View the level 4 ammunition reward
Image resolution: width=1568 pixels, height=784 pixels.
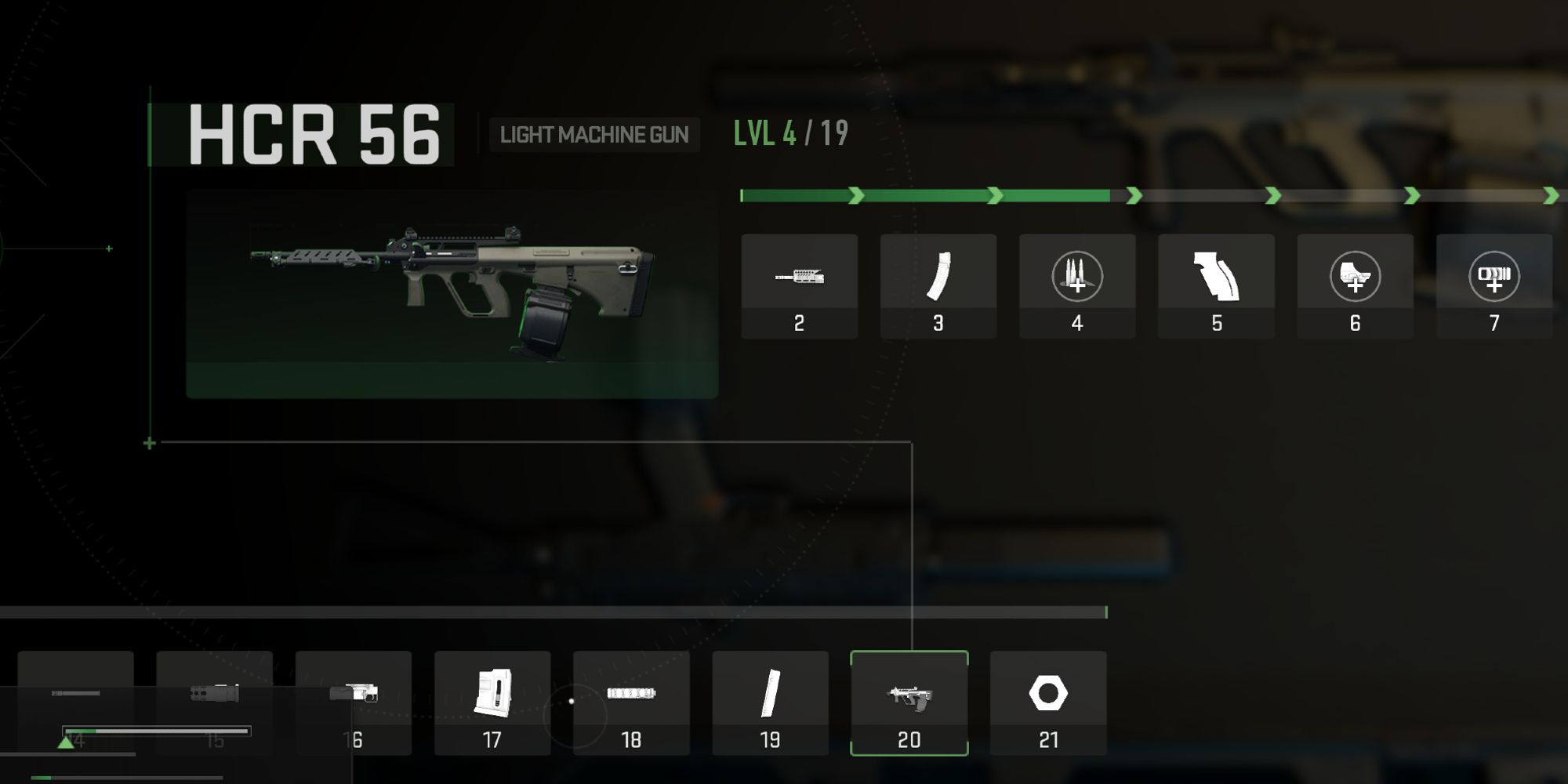point(1076,286)
